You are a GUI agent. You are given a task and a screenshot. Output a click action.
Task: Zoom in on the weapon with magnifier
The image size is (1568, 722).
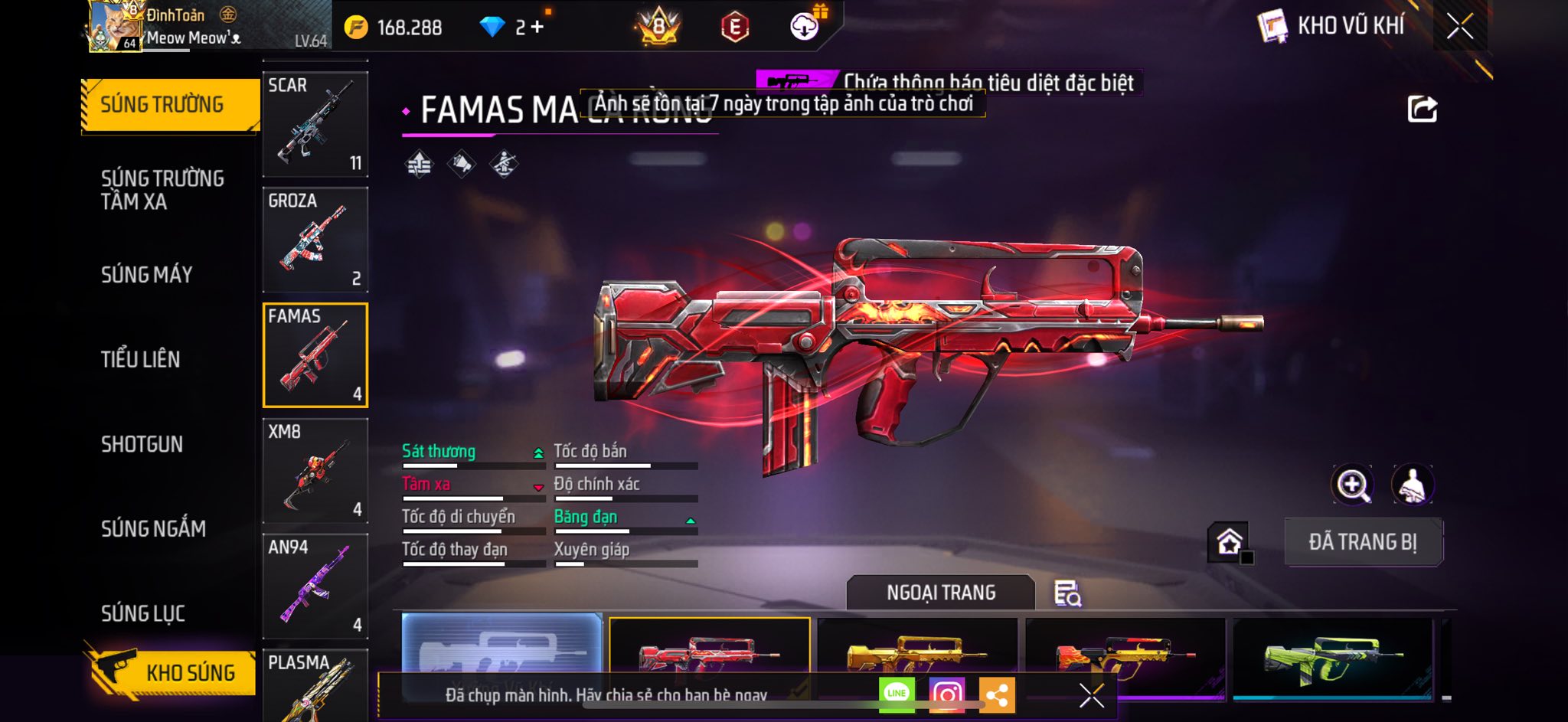point(1353,485)
